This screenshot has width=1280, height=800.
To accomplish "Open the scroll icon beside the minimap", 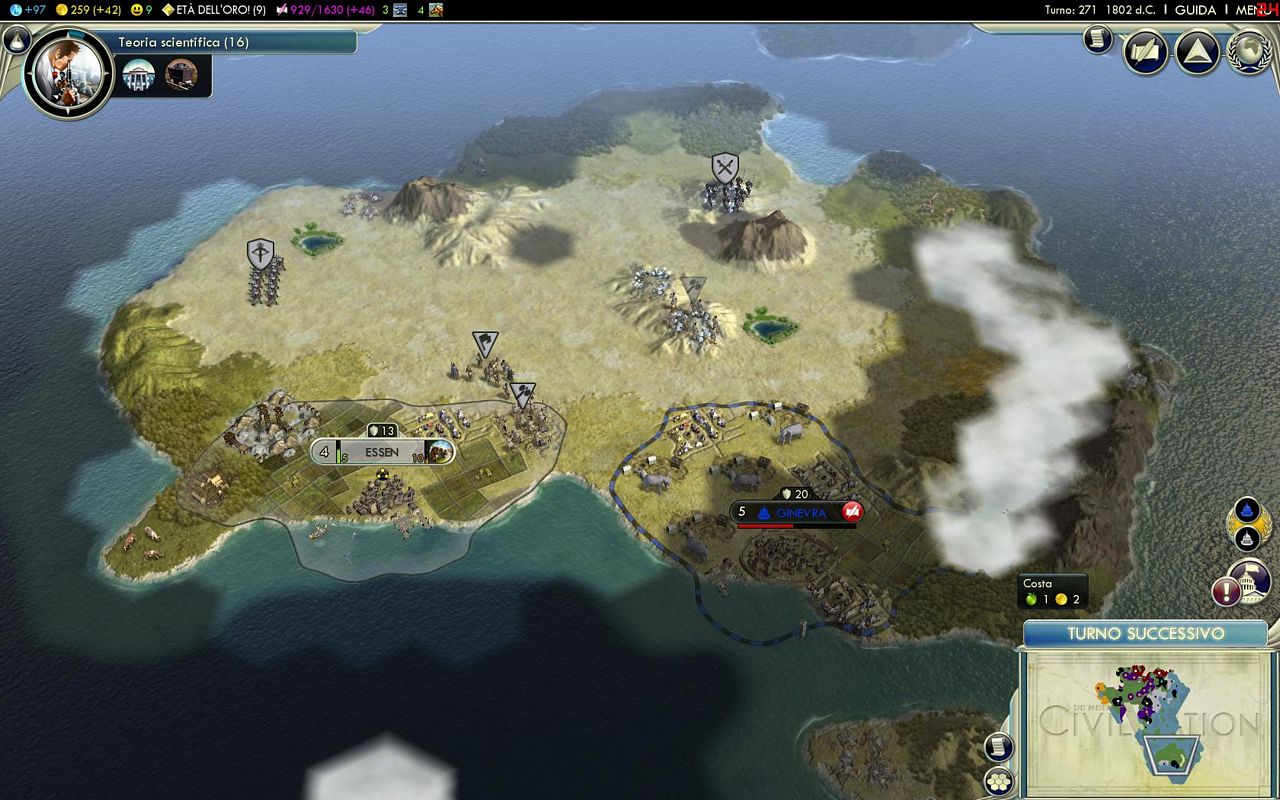I will point(998,747).
